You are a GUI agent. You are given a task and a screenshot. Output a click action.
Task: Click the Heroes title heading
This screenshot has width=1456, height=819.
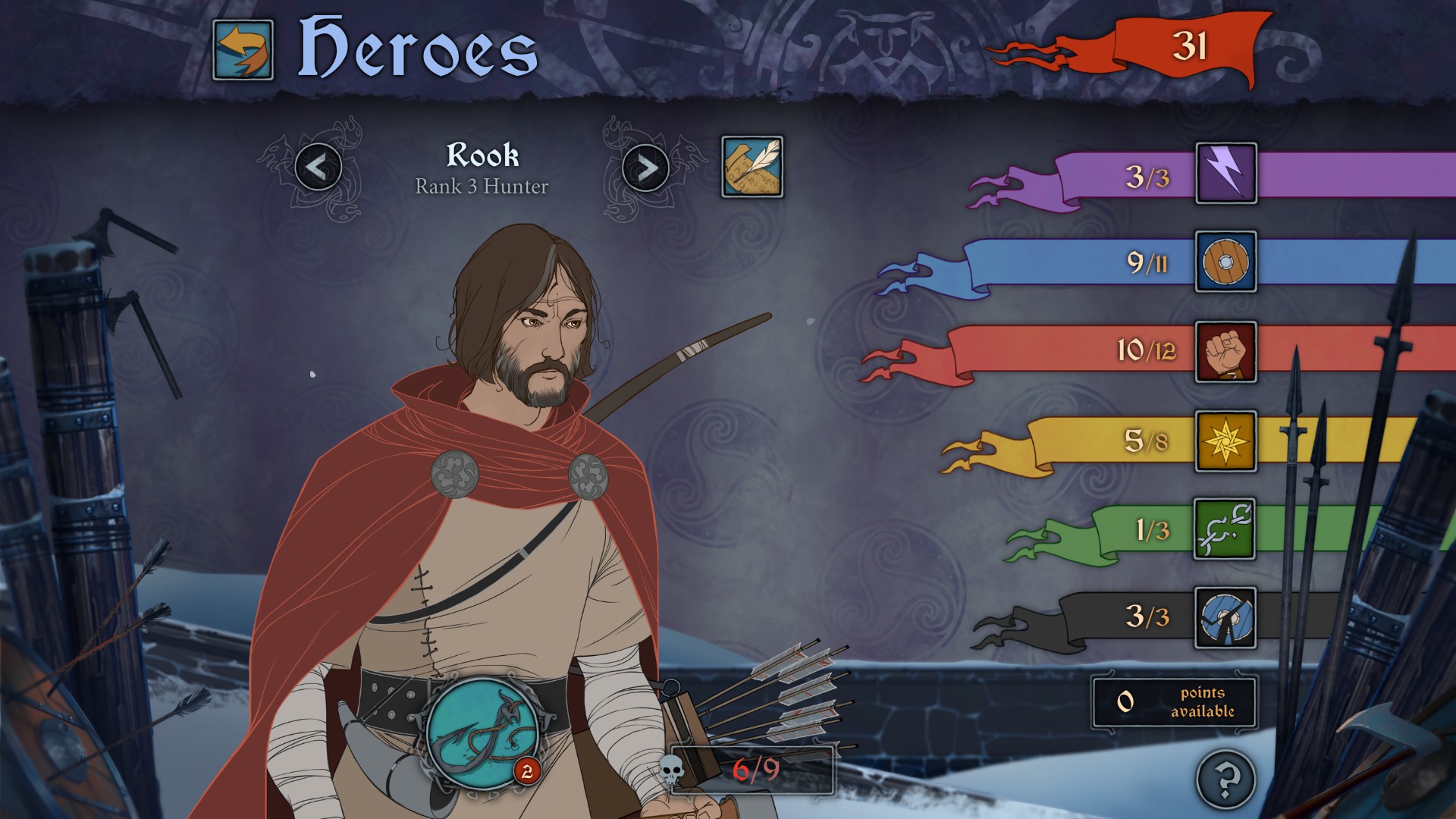(x=417, y=47)
